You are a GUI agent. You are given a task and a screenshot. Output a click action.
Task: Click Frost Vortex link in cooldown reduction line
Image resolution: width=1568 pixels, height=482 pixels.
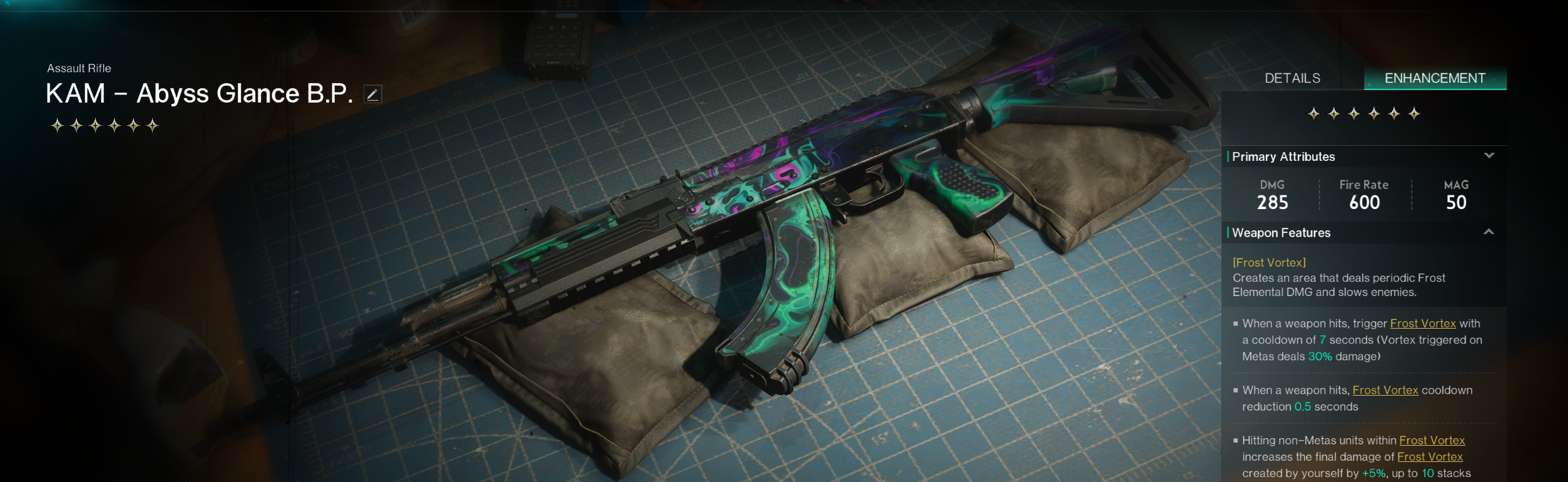coord(1385,390)
